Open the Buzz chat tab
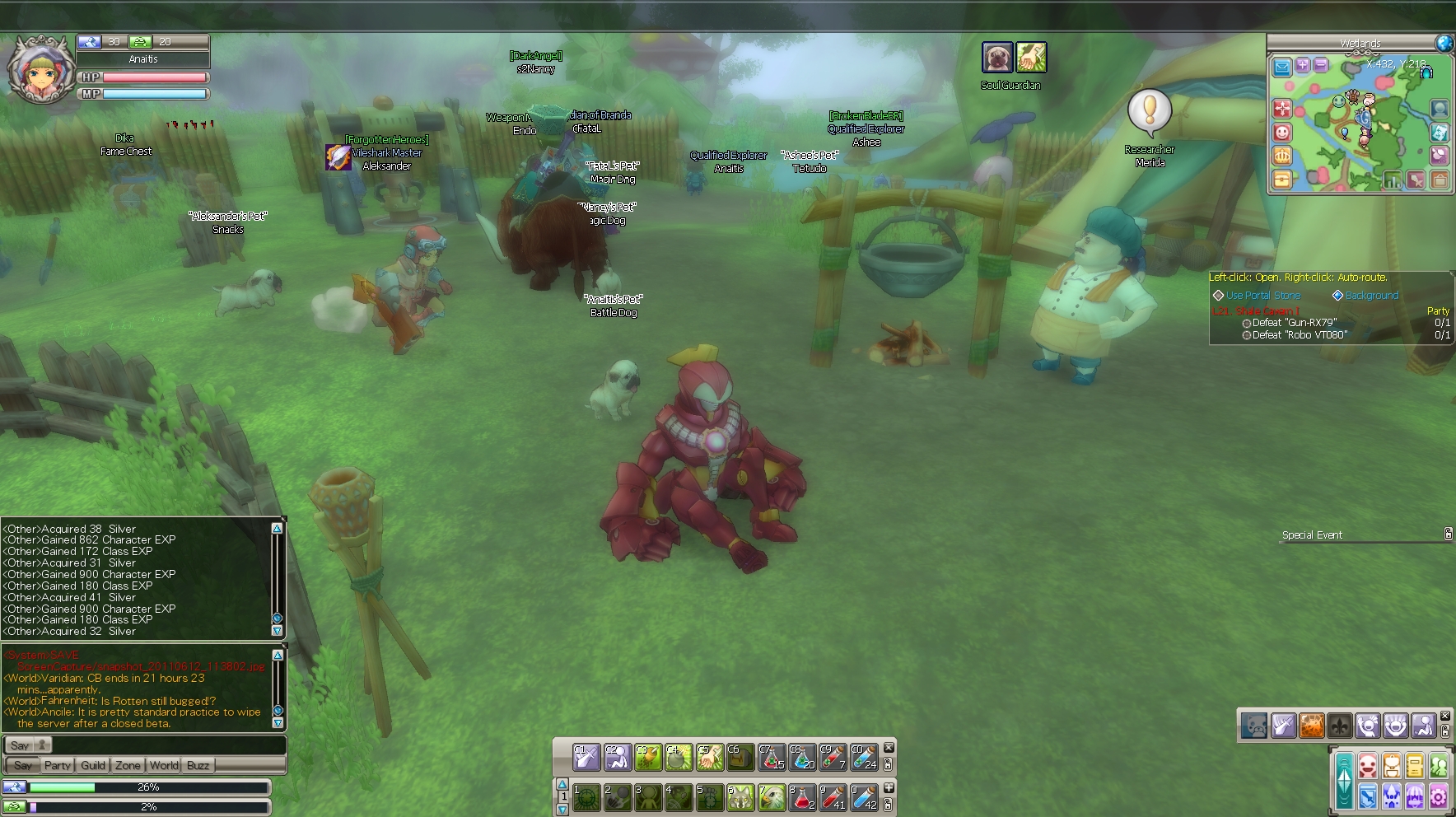The height and width of the screenshot is (817, 1456). pos(198,765)
